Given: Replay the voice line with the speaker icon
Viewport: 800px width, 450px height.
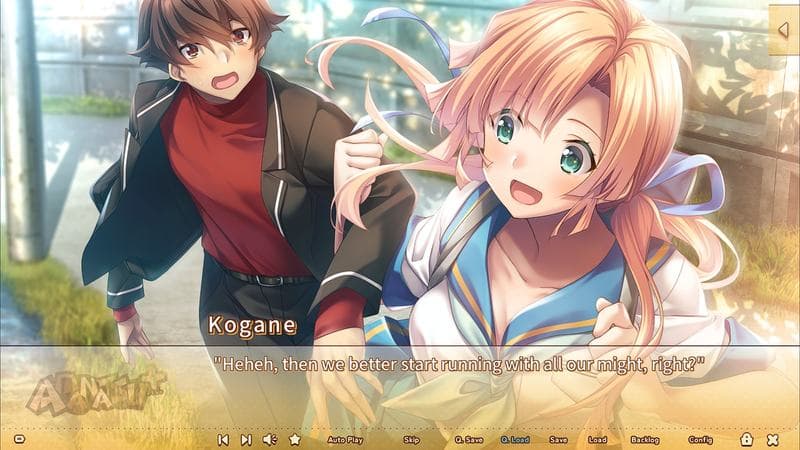Looking at the screenshot, I should point(269,439).
